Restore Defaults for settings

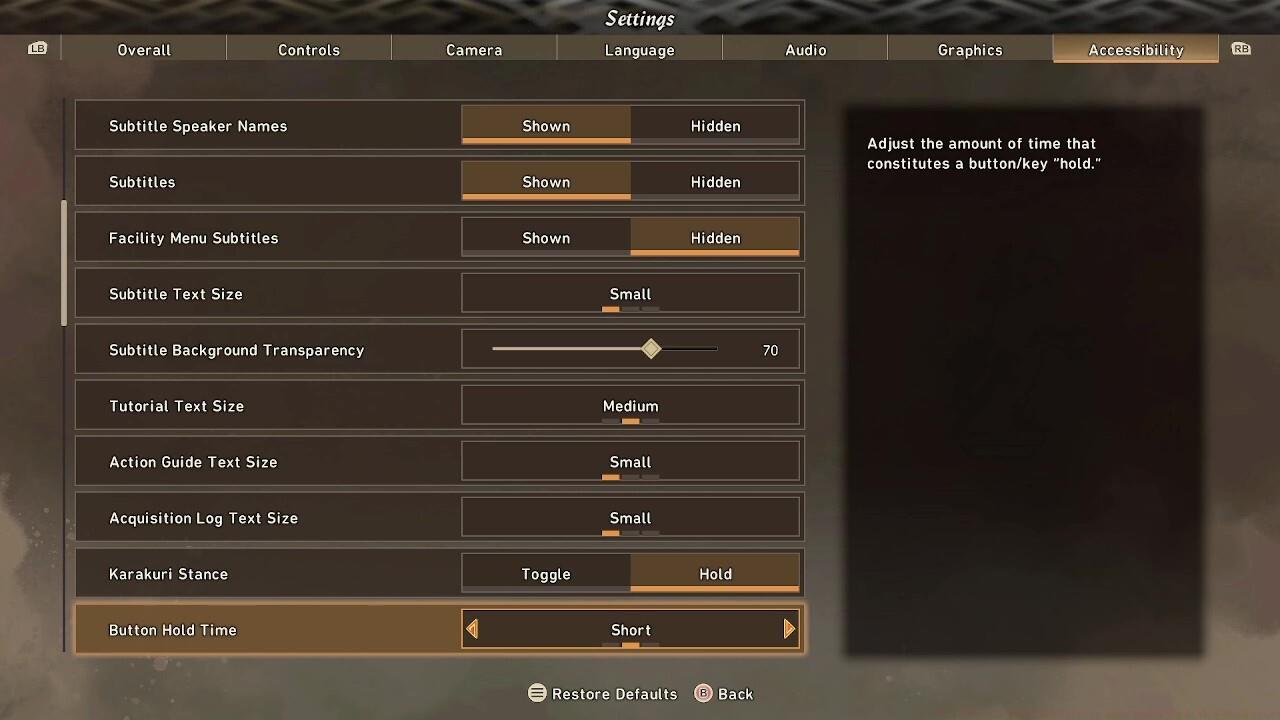point(603,694)
